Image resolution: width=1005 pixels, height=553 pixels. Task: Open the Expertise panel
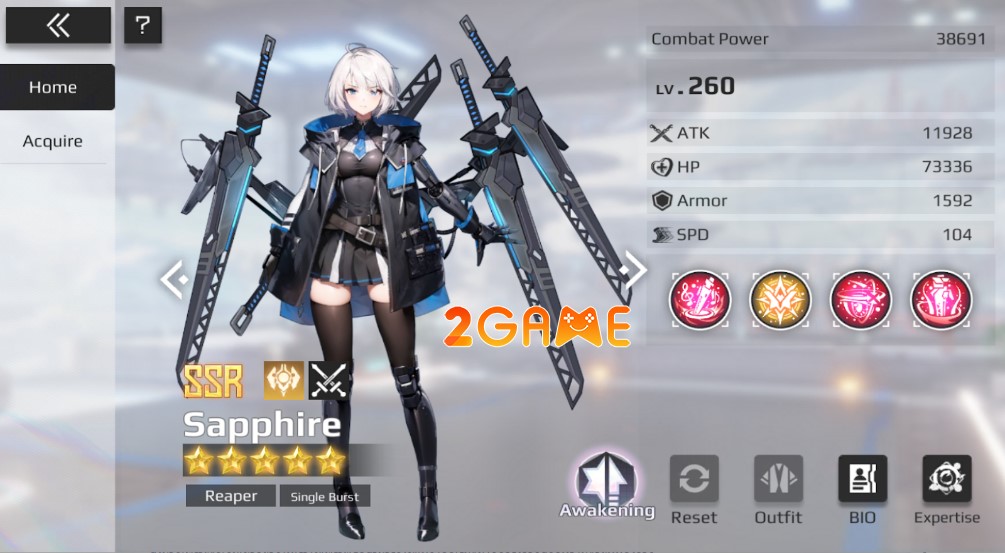(946, 490)
